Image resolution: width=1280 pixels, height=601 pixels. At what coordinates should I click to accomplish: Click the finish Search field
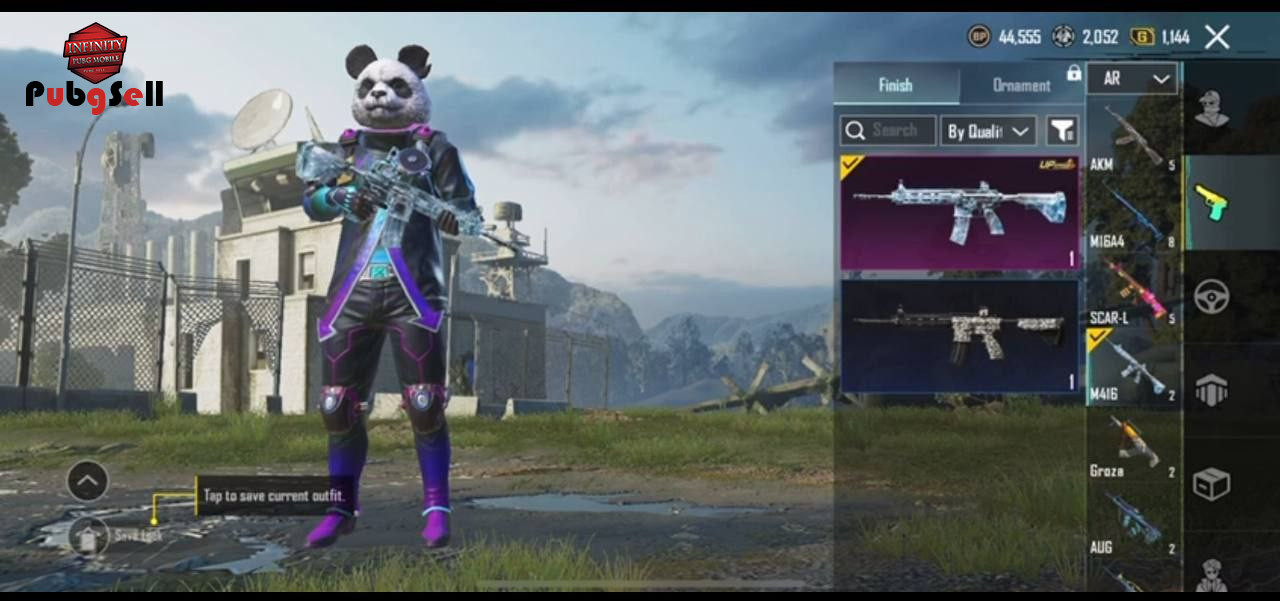point(889,130)
